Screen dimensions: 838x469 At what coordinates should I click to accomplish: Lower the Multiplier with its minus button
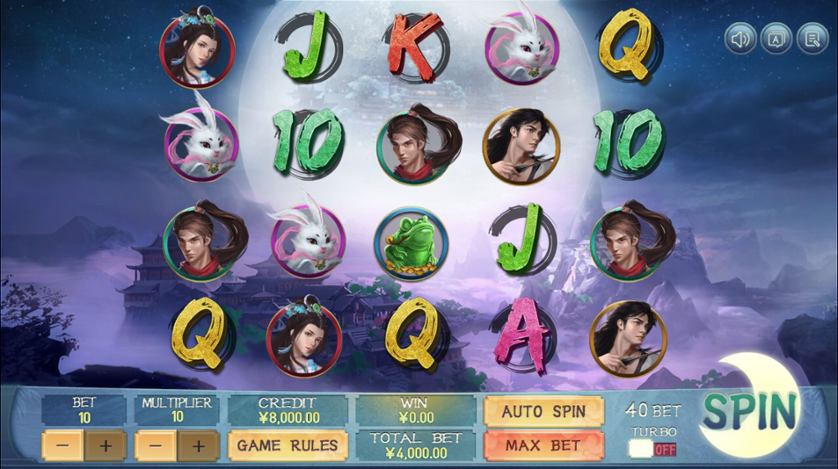(155, 445)
